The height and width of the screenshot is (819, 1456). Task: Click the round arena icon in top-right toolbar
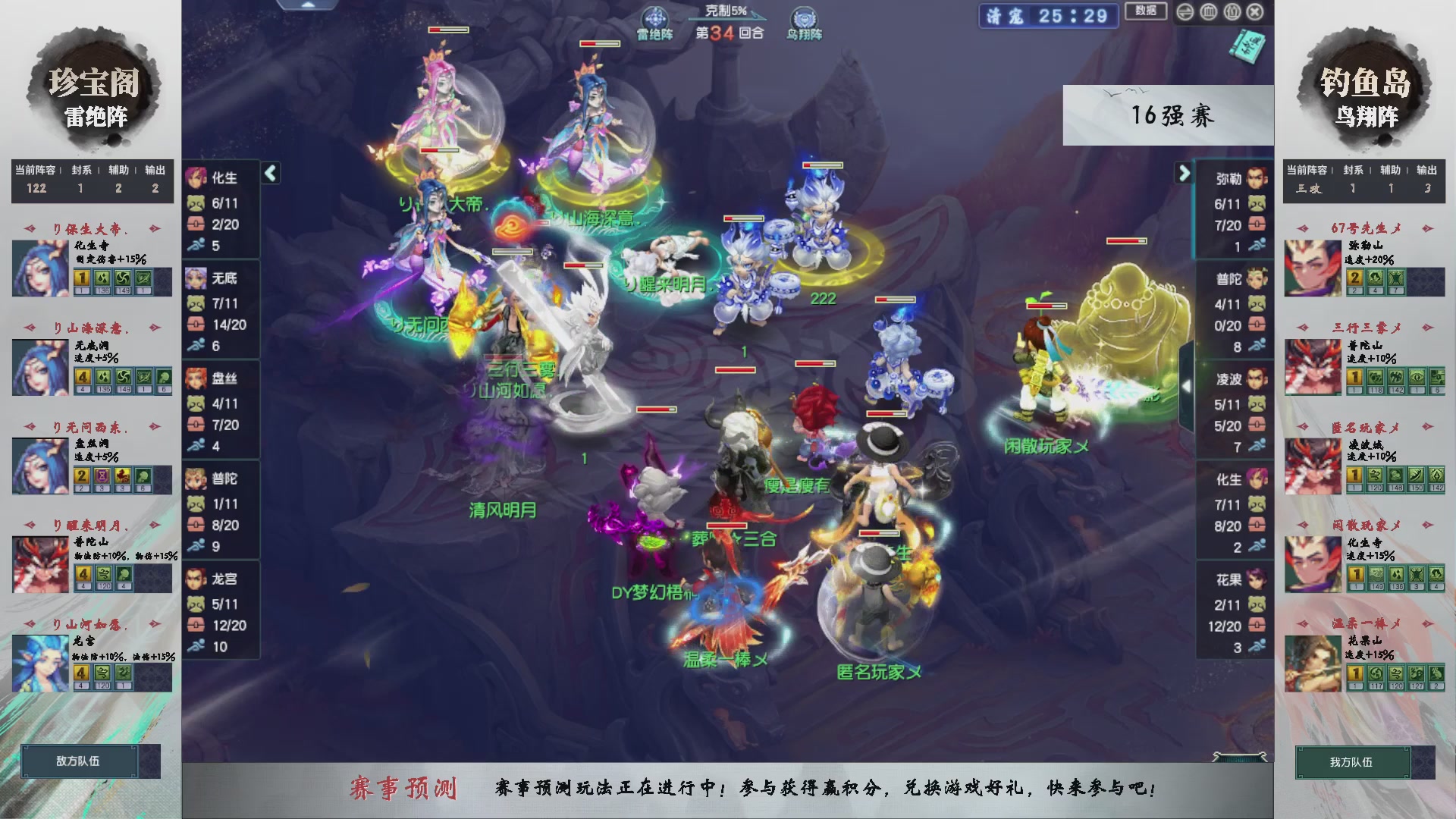(1208, 12)
